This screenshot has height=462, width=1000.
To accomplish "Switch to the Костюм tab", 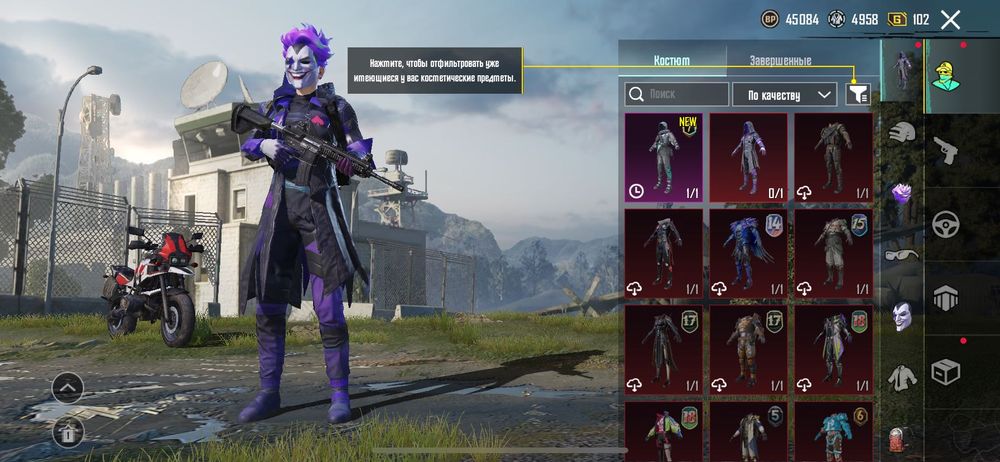I will pos(671,60).
